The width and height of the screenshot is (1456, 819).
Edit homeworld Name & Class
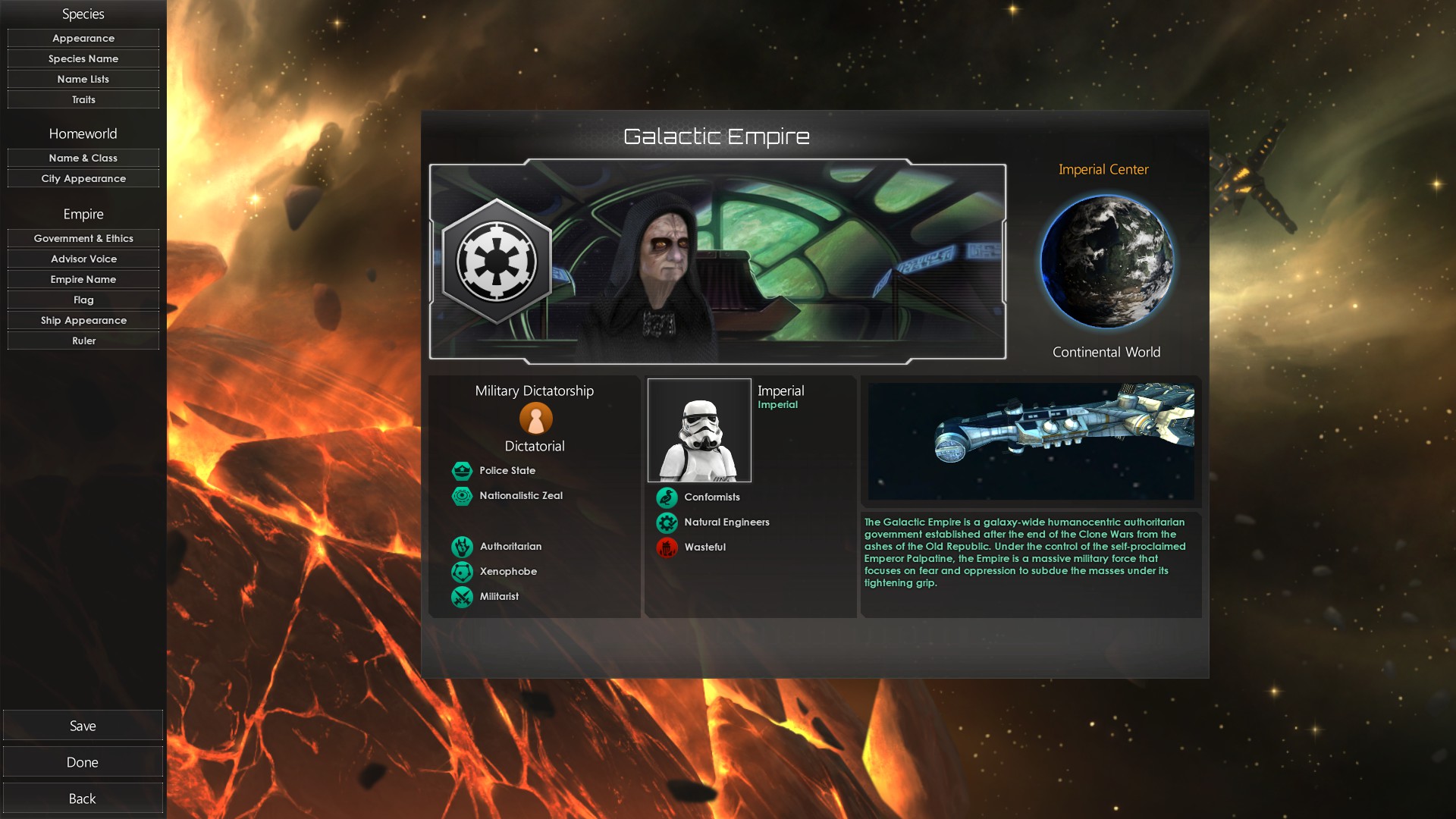pyautogui.click(x=83, y=158)
